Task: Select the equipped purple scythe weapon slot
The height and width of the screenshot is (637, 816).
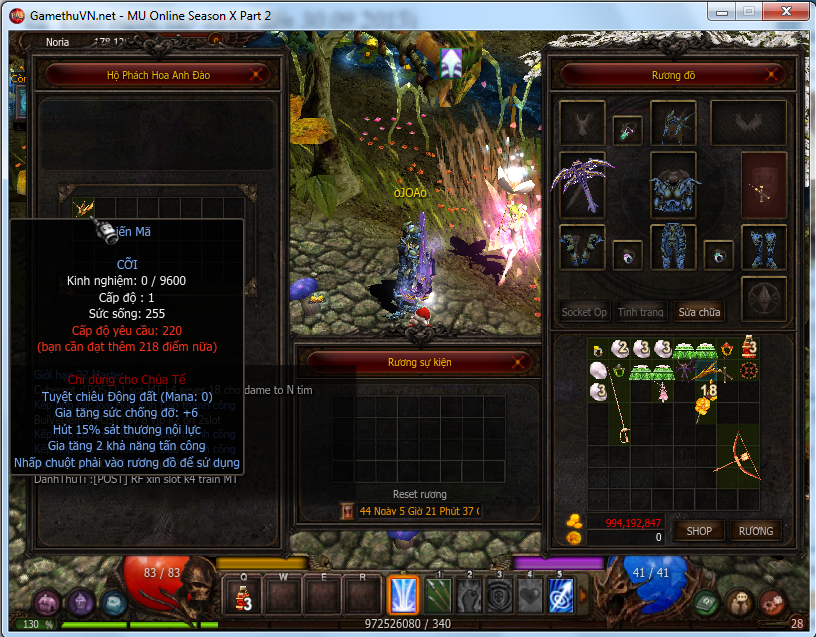Action: [x=582, y=183]
